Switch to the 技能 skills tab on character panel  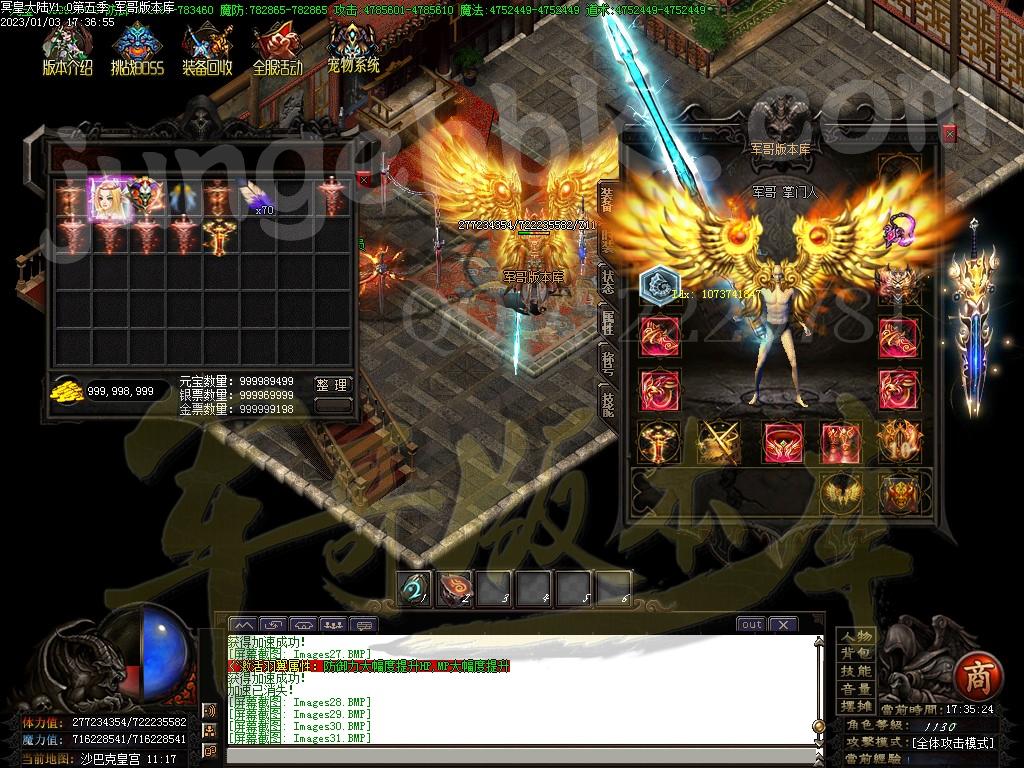(x=607, y=402)
